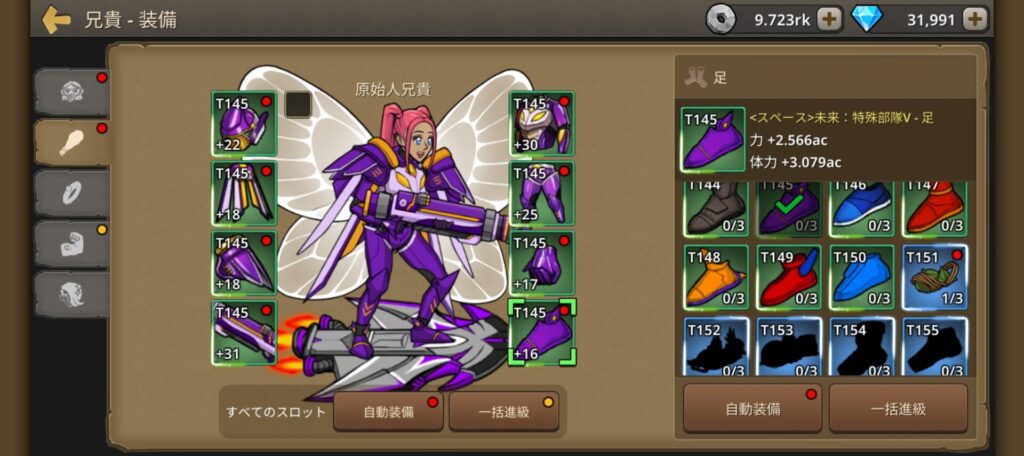The height and width of the screenshot is (456, 1024).
Task: Click 自動装備 beside すべてのスロット
Action: point(388,411)
